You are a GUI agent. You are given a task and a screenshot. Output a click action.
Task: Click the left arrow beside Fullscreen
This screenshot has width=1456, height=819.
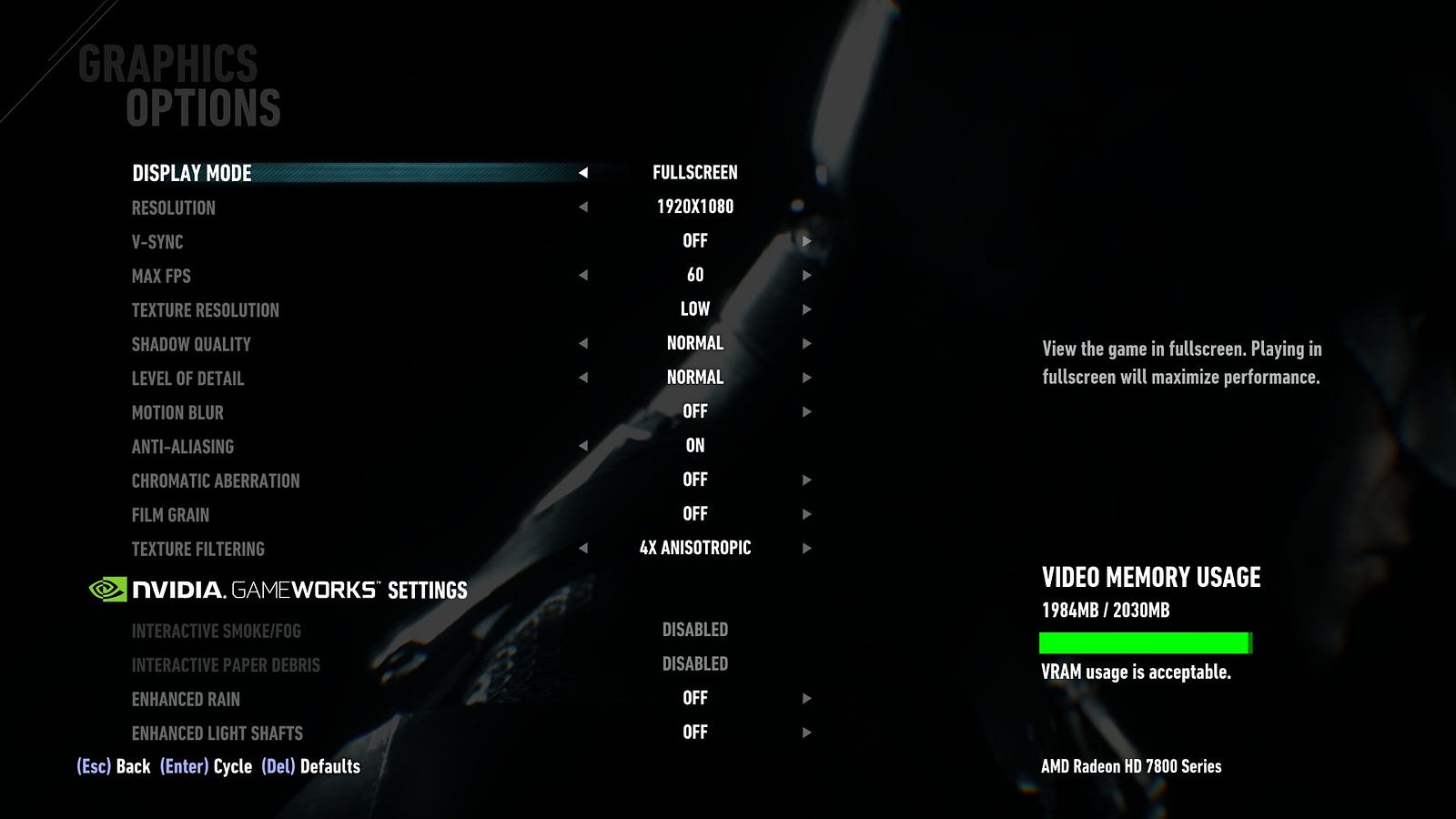[x=583, y=173]
